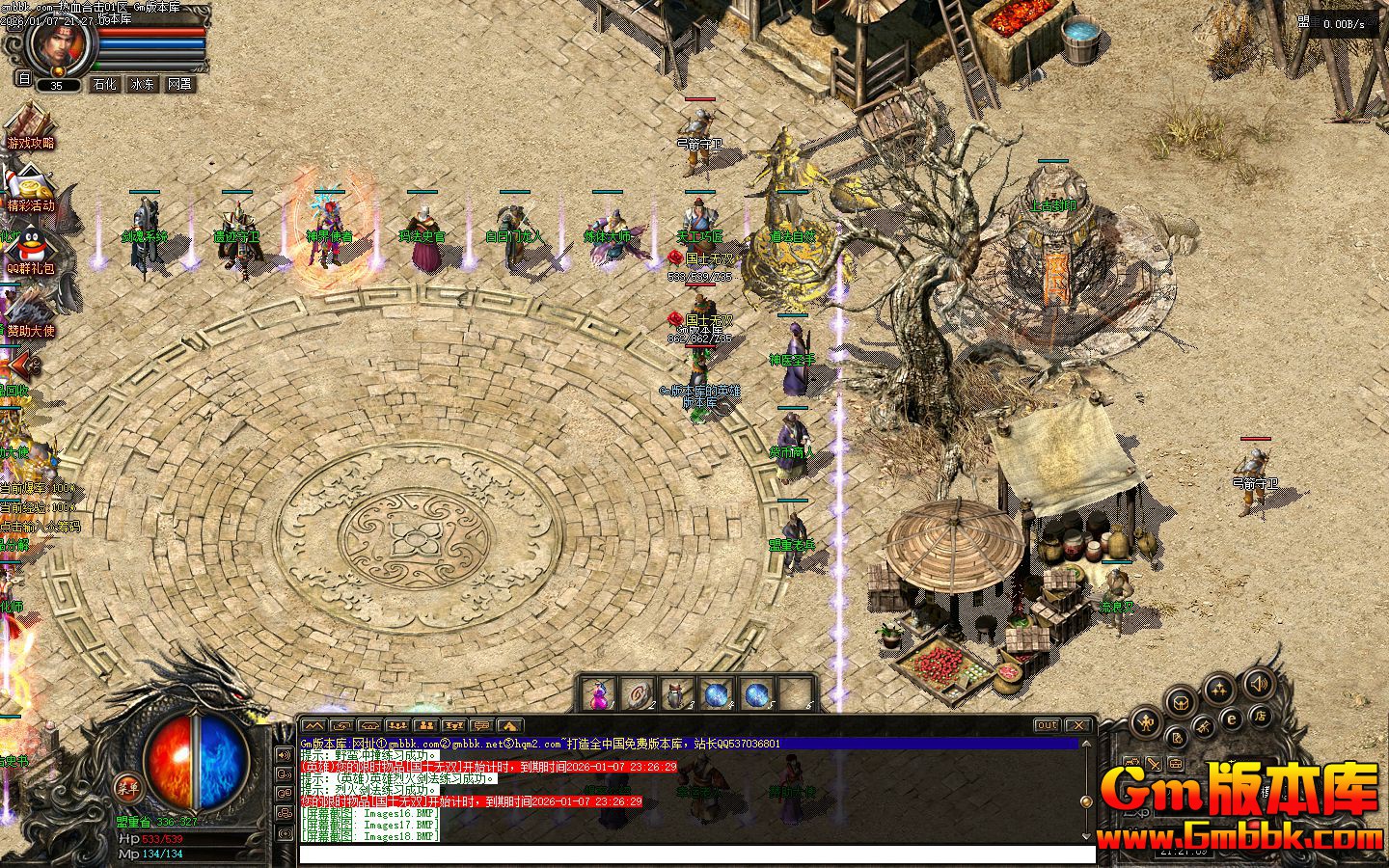Click the player portrait avatar

coord(60,43)
